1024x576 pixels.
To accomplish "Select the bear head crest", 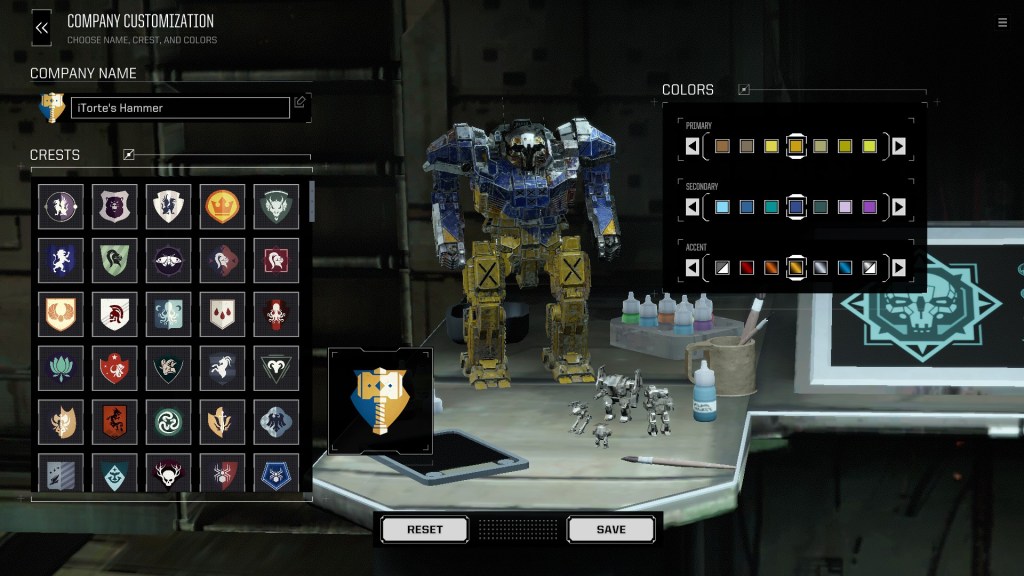I will (x=114, y=205).
